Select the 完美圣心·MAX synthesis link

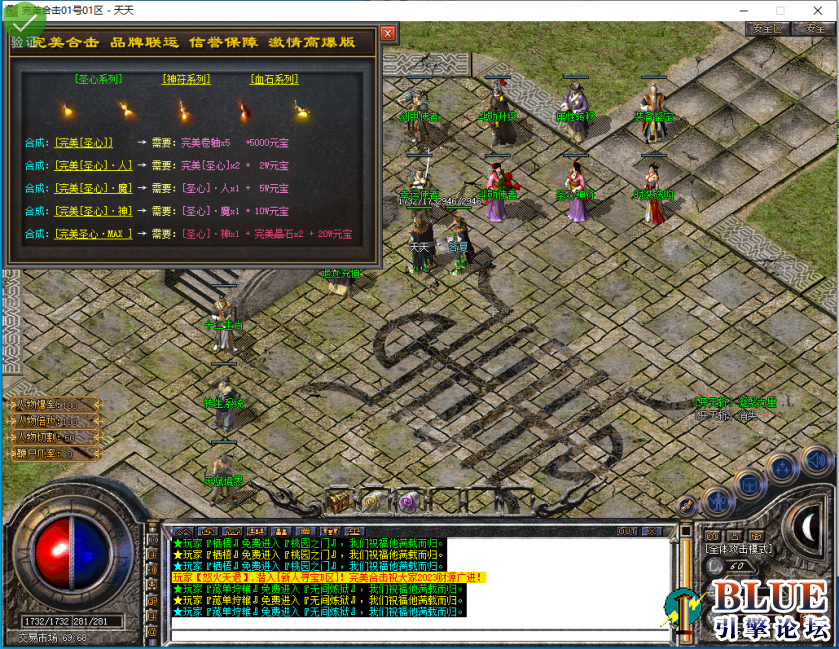(x=93, y=234)
